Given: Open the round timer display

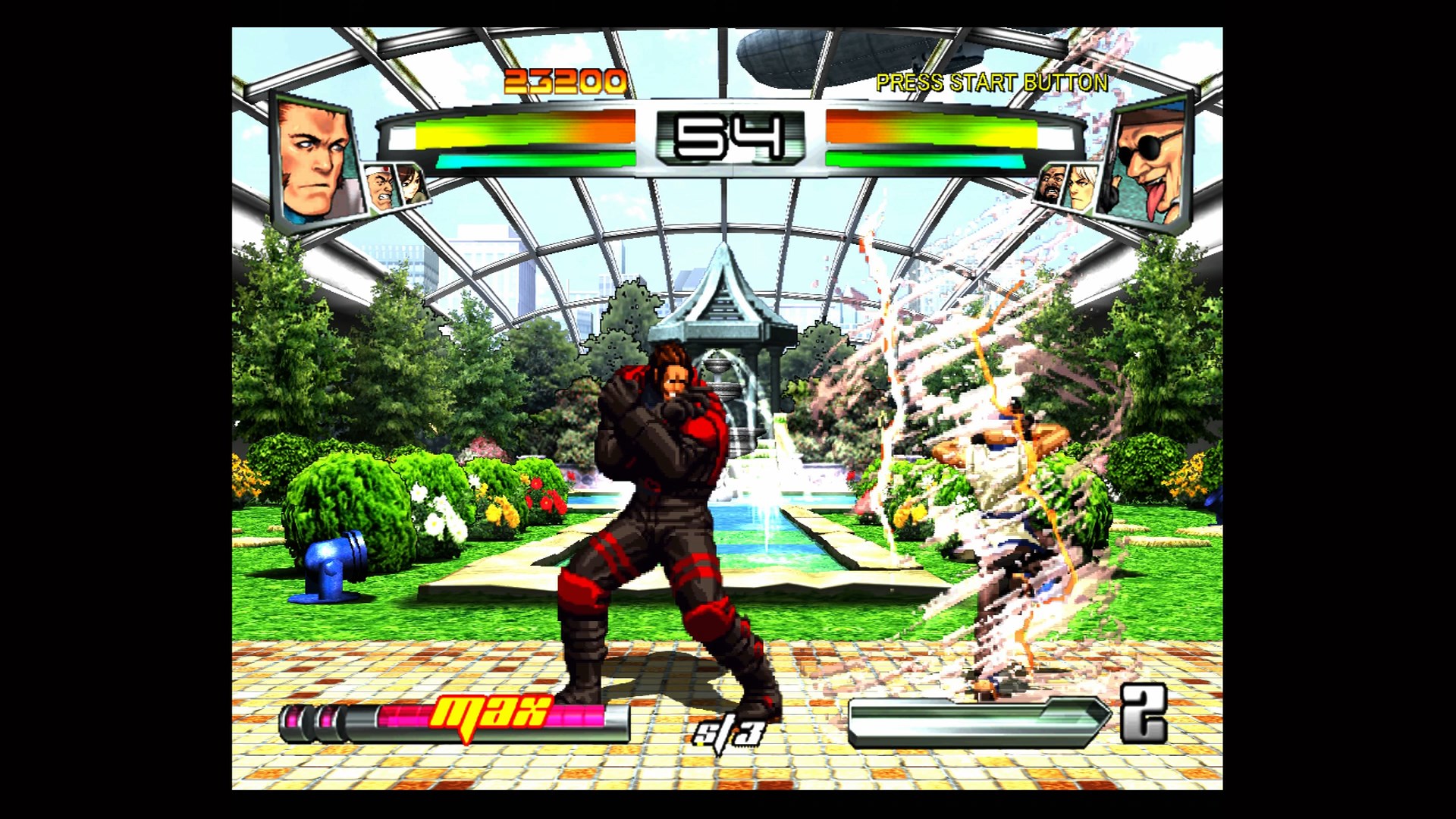Looking at the screenshot, I should click(728, 136).
